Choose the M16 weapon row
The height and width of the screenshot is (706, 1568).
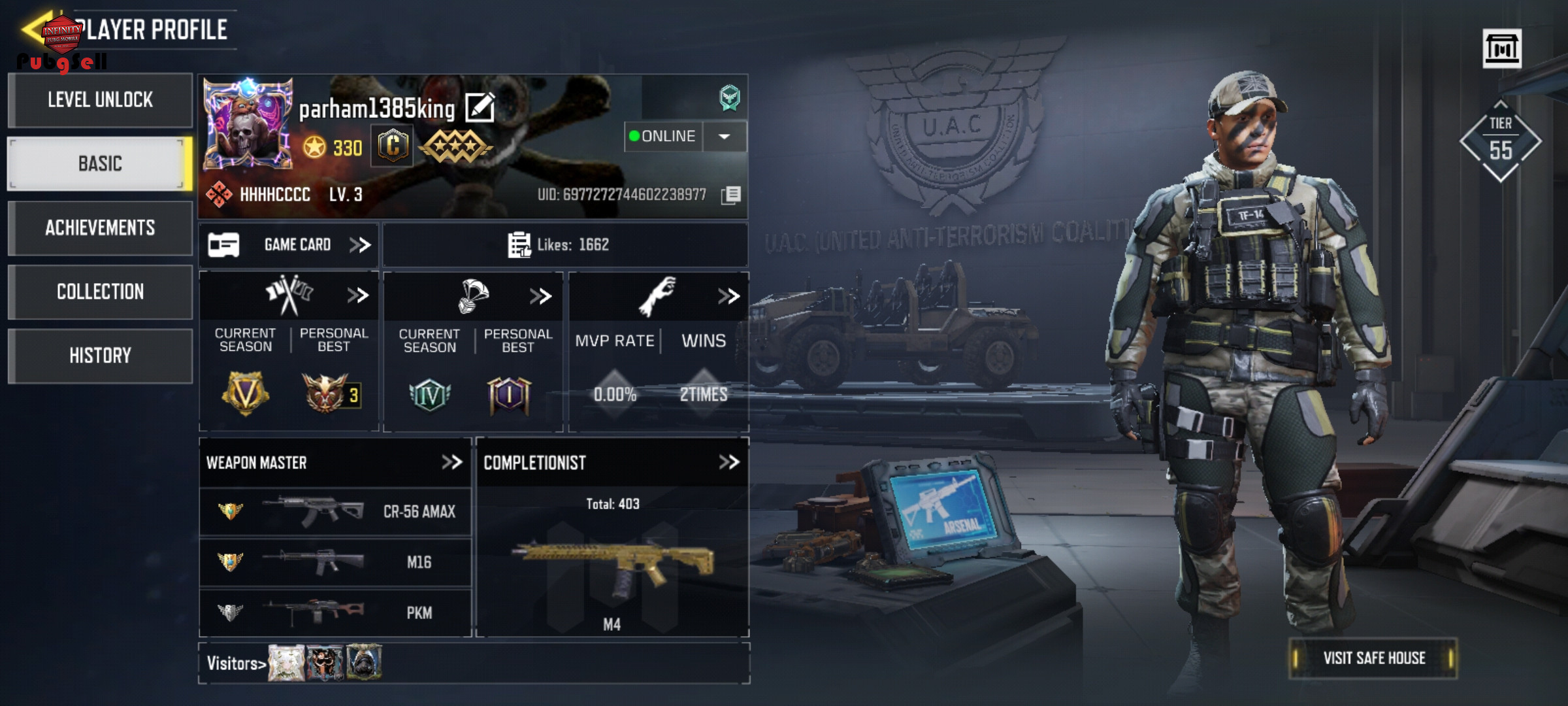tap(335, 562)
